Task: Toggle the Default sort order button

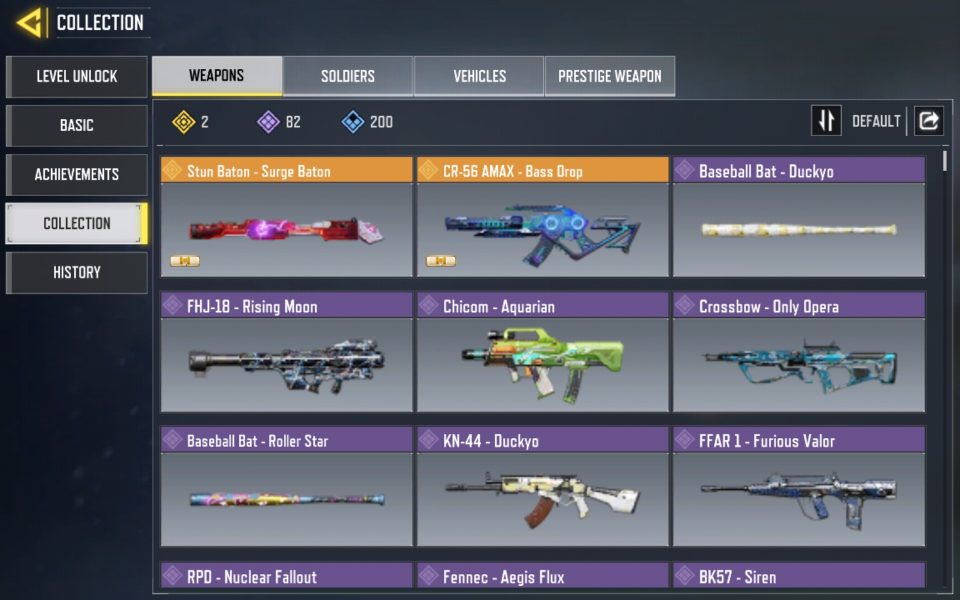Action: [x=826, y=121]
